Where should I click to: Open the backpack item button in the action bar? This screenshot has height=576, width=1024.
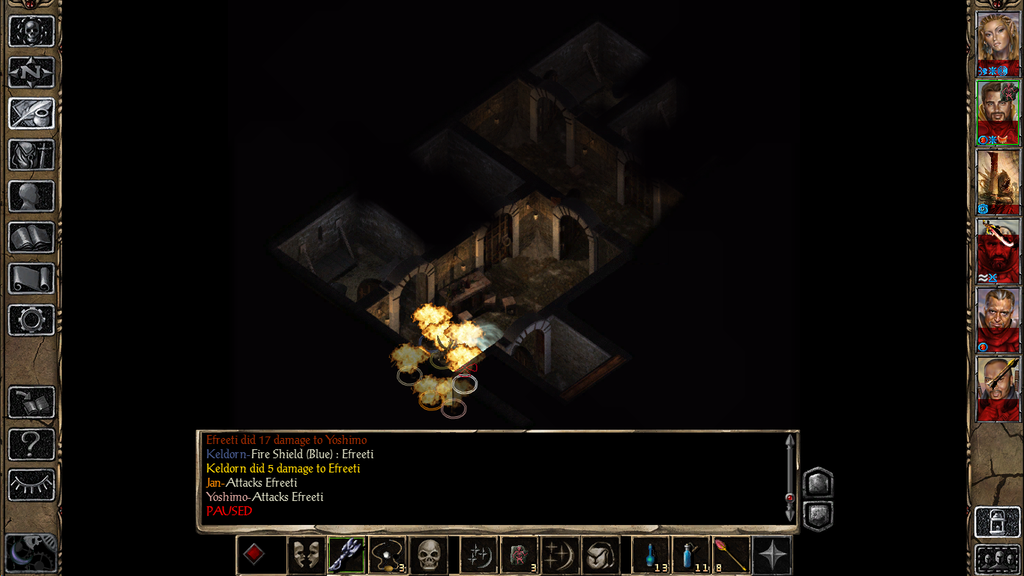tap(601, 555)
